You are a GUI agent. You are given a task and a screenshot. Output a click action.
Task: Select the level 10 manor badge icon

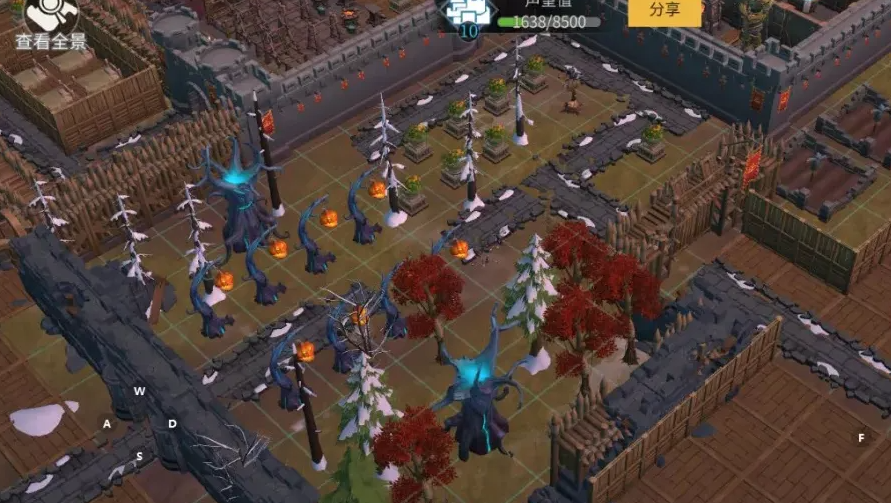466,14
